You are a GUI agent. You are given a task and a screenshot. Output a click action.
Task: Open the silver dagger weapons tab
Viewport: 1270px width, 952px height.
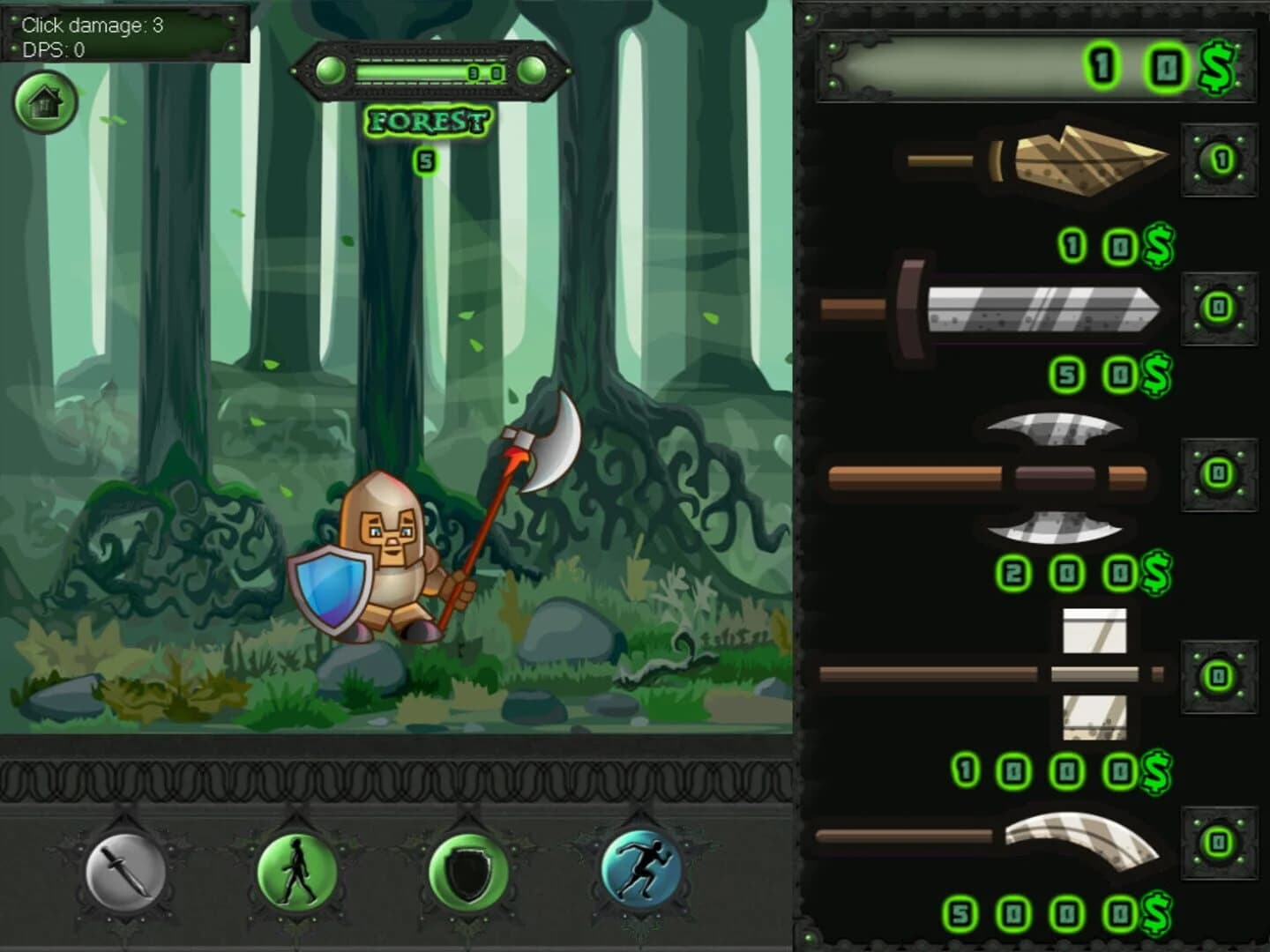(127, 873)
